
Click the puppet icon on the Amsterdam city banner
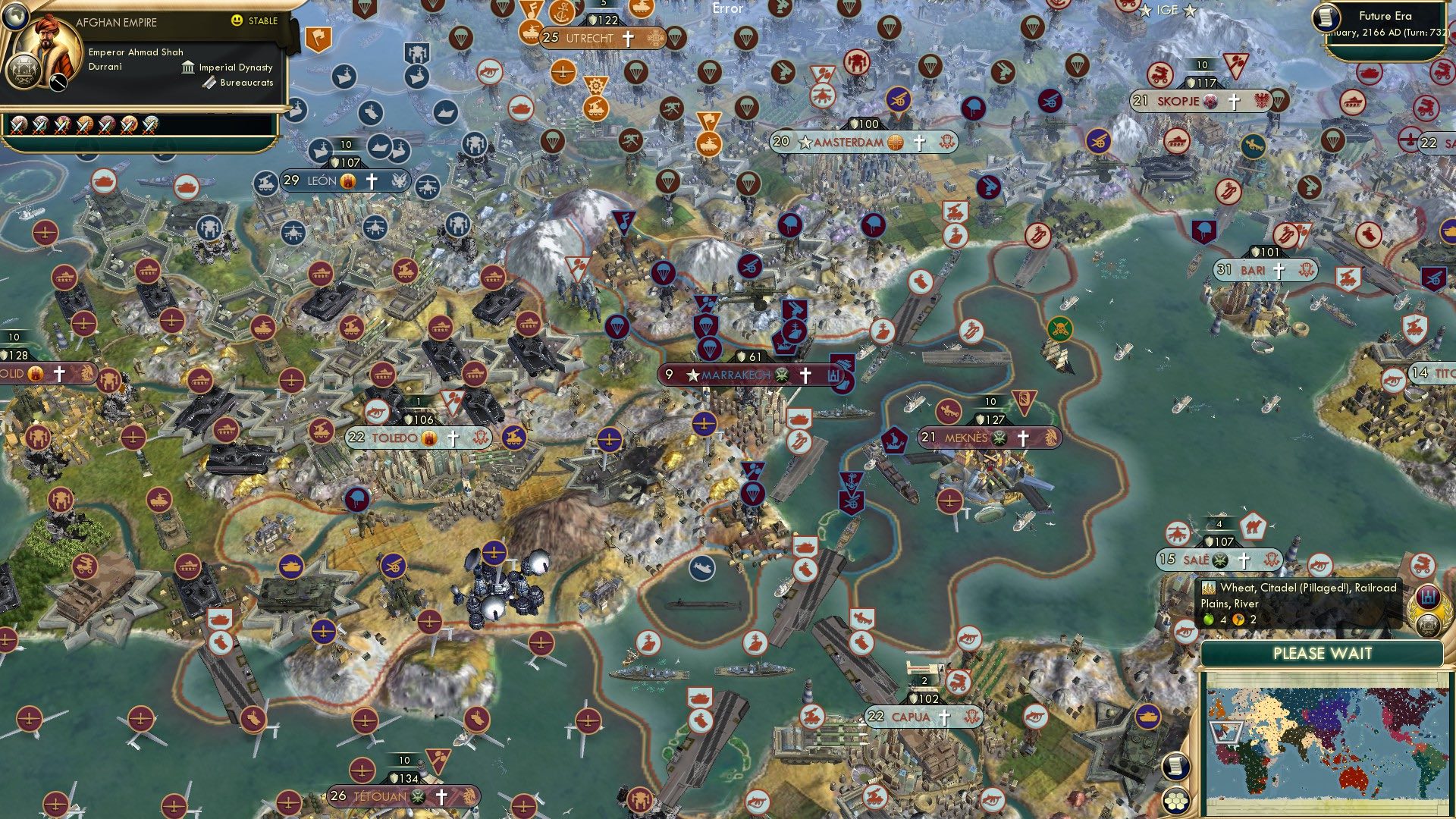tap(947, 142)
